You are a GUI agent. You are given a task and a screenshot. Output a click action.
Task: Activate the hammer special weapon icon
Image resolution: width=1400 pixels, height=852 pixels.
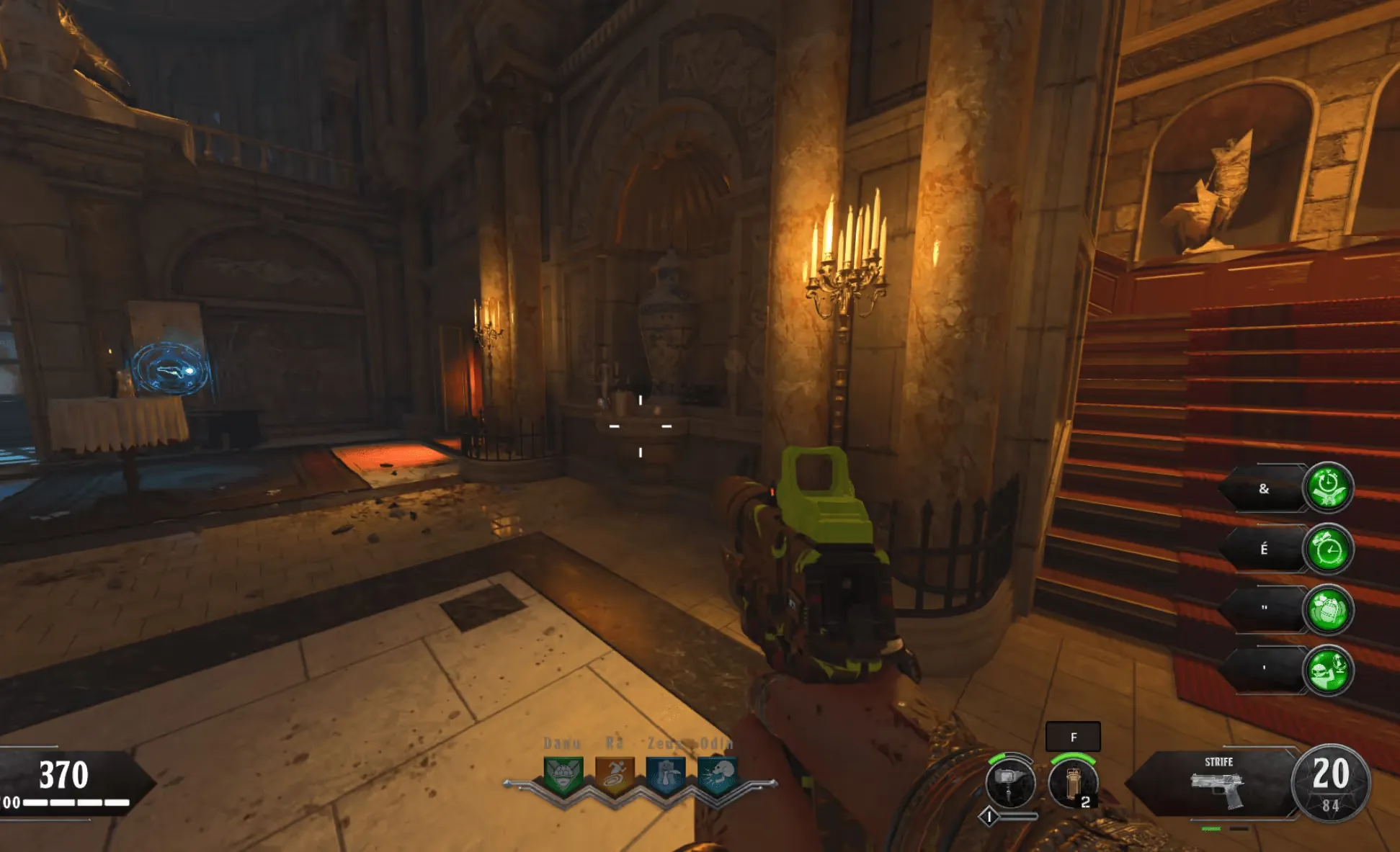click(1009, 783)
